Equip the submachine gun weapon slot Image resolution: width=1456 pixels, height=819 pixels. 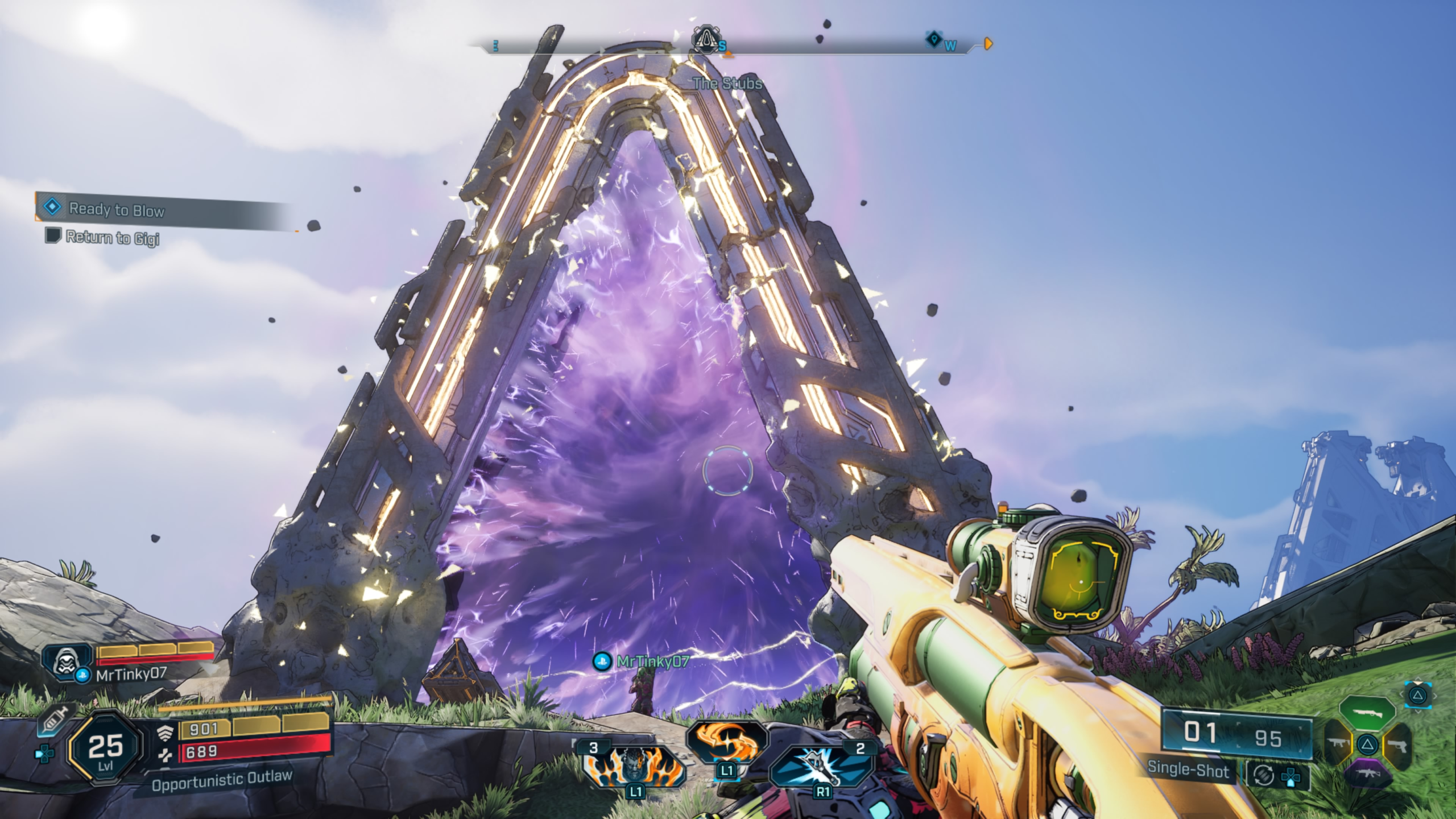pyautogui.click(x=1338, y=743)
